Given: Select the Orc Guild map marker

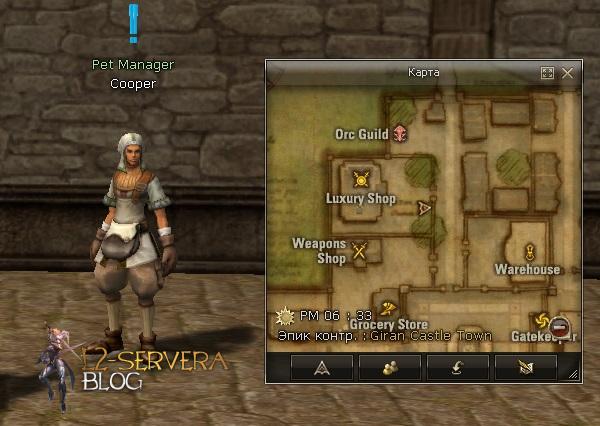Looking at the screenshot, I should [400, 132].
